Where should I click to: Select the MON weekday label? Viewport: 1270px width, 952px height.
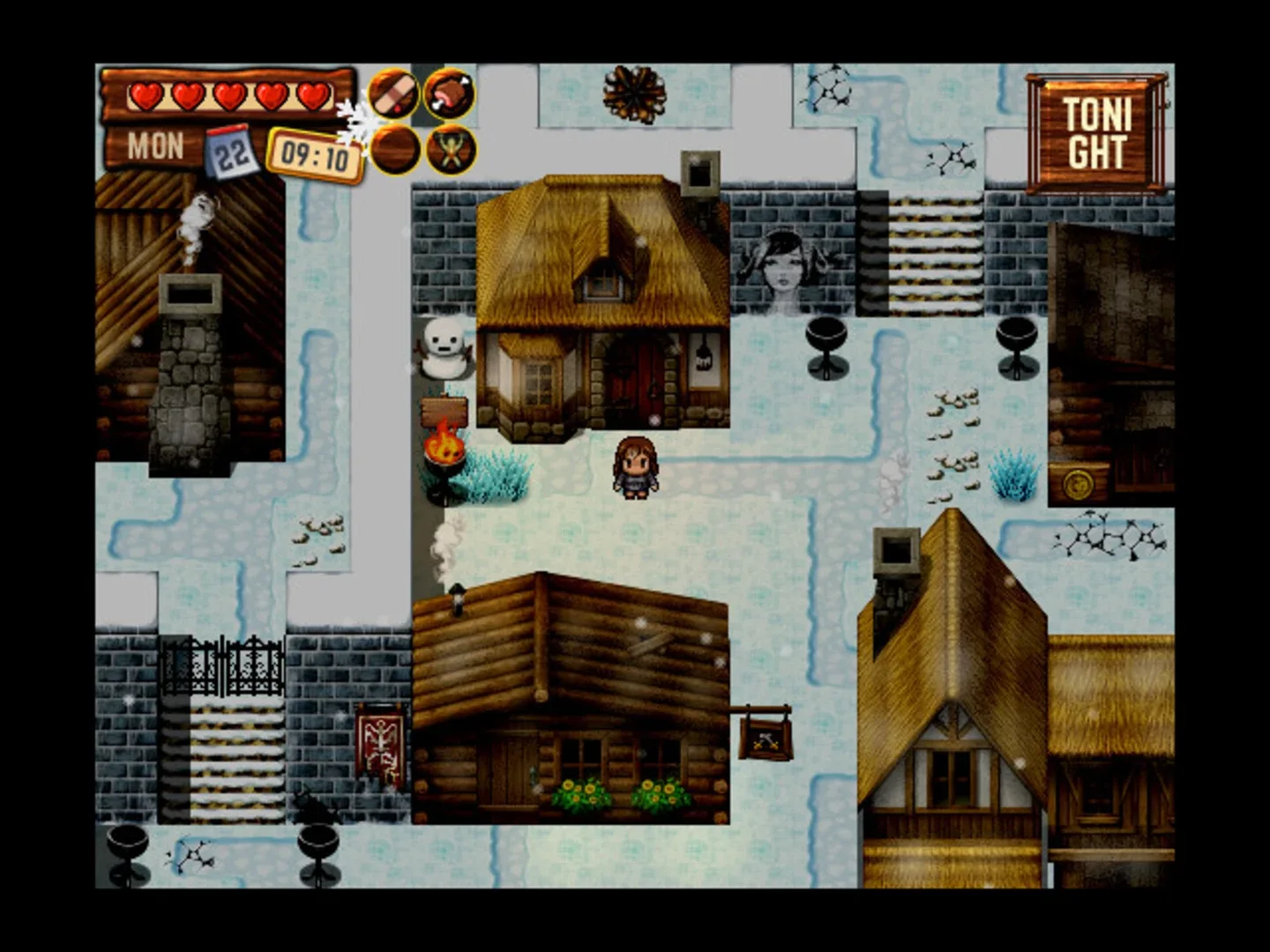coord(157,144)
